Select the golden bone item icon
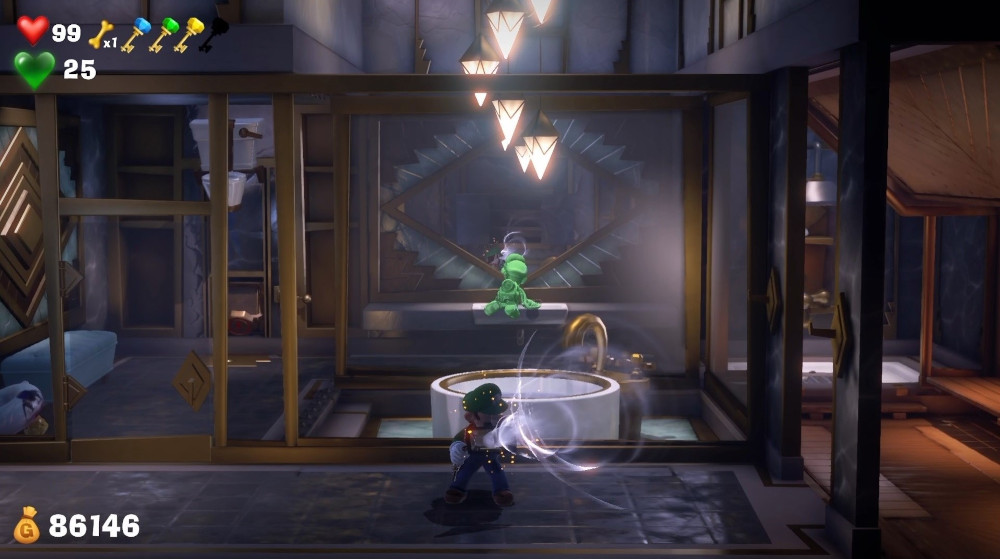 [x=100, y=35]
